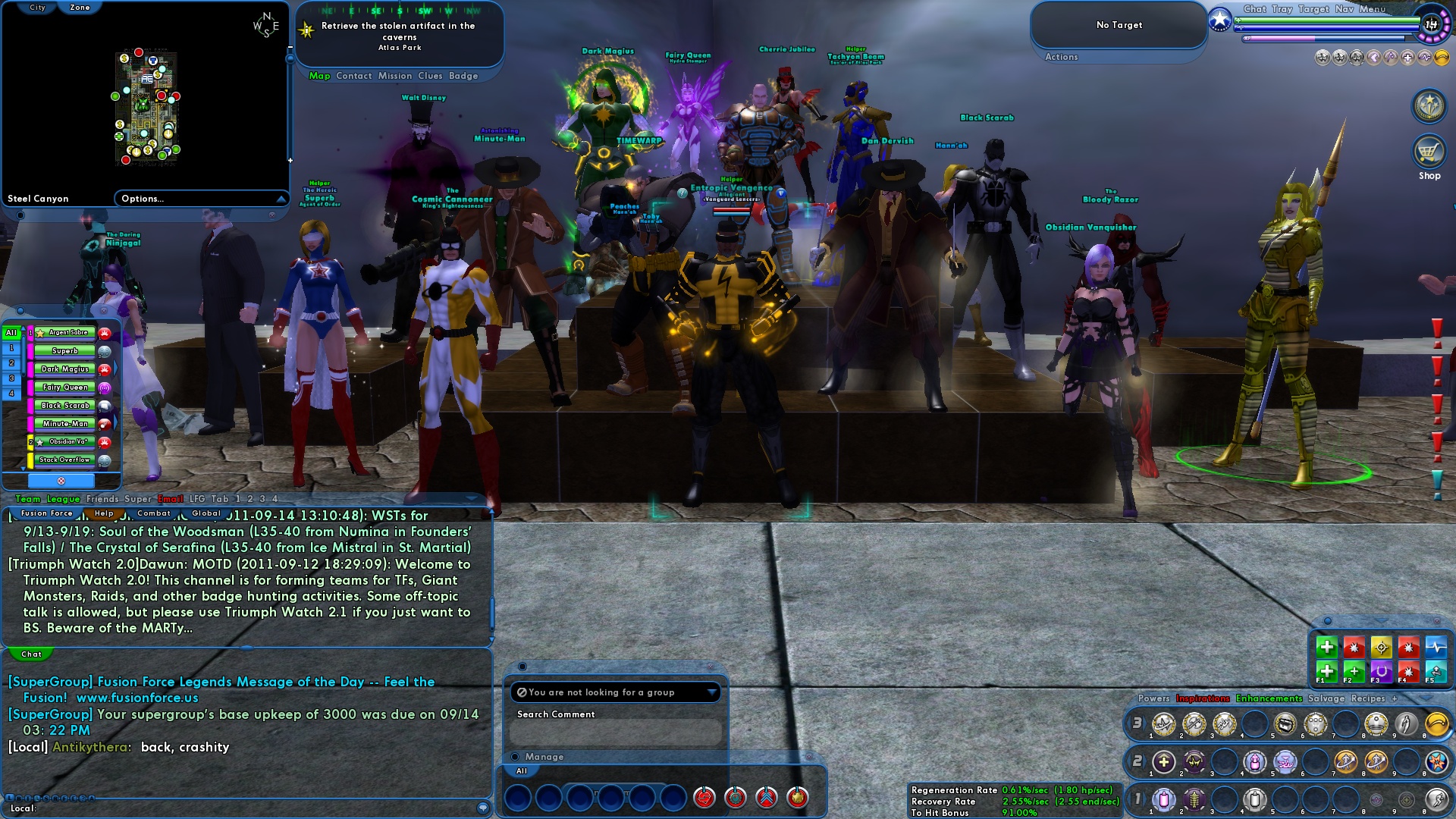Viewport: 1456px width, 819px height.
Task: Toggle the All filter in the league window
Action: point(11,332)
